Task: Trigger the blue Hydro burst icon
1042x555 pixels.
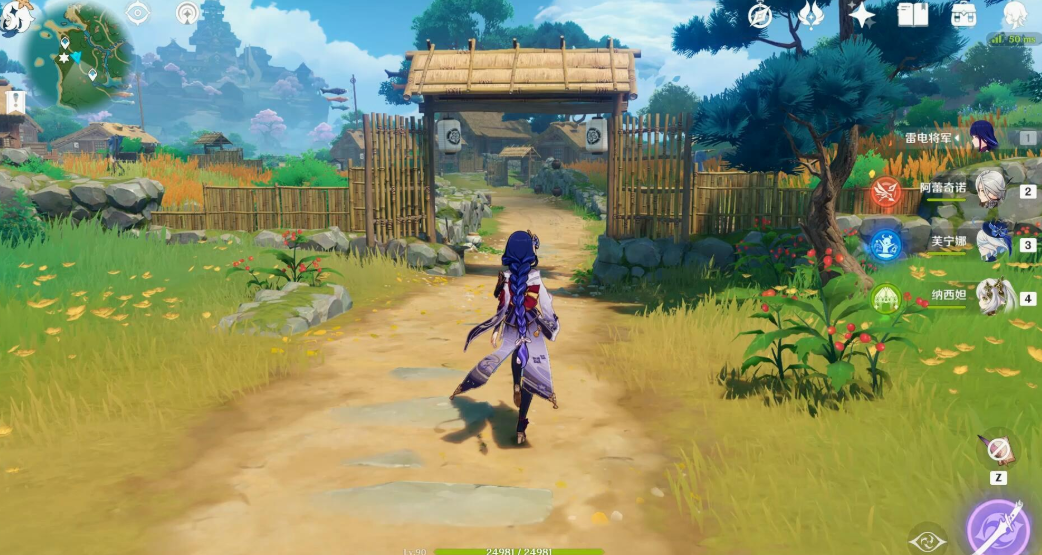Action: coord(885,245)
